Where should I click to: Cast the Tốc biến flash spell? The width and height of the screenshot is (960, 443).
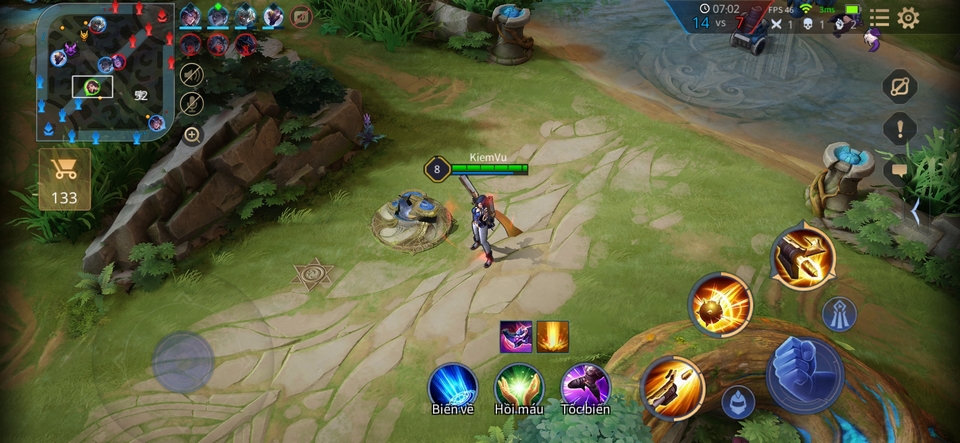(x=585, y=386)
